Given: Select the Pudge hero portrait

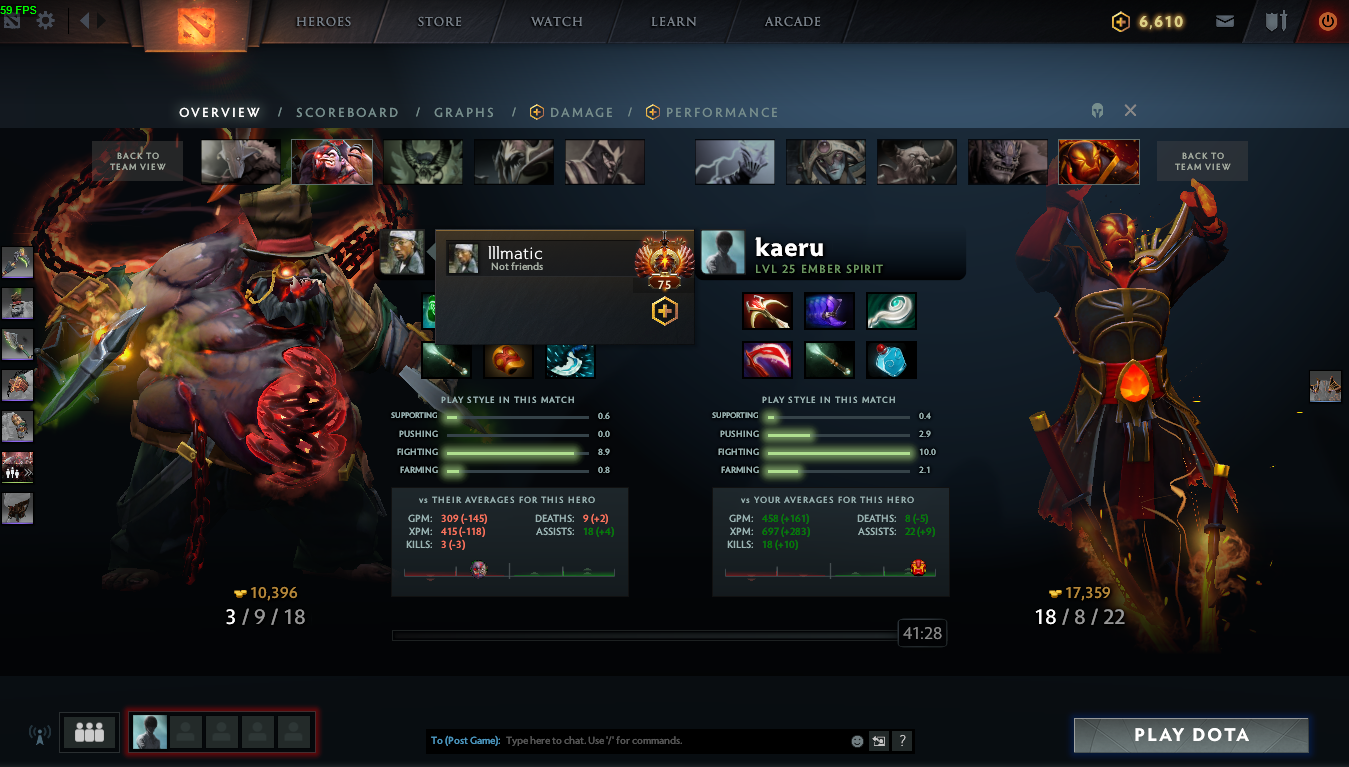Looking at the screenshot, I should click(332, 162).
